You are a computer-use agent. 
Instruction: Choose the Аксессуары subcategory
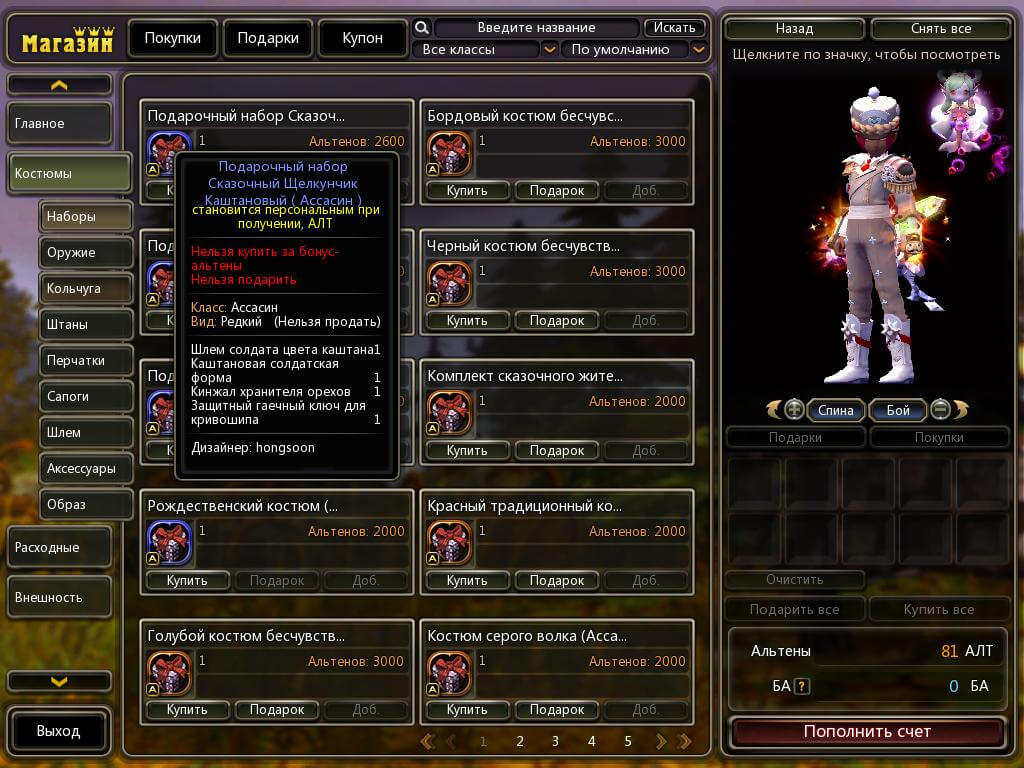[87, 468]
